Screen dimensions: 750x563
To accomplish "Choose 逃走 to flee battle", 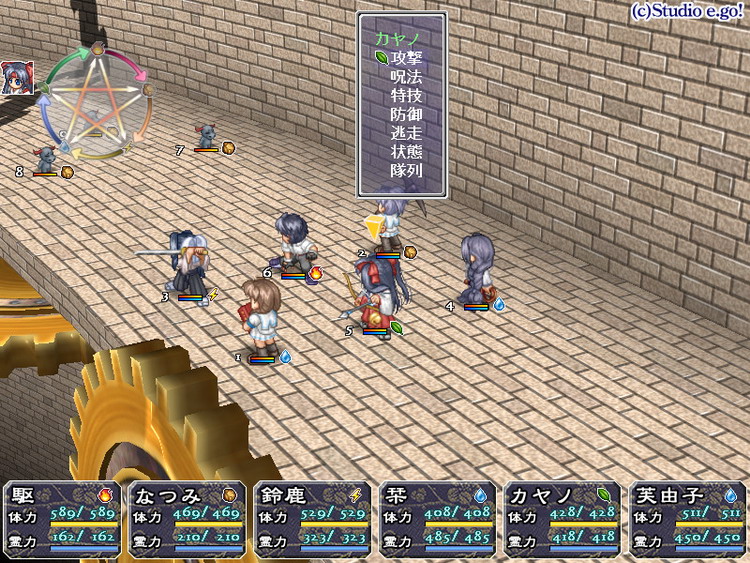I will (x=406, y=133).
